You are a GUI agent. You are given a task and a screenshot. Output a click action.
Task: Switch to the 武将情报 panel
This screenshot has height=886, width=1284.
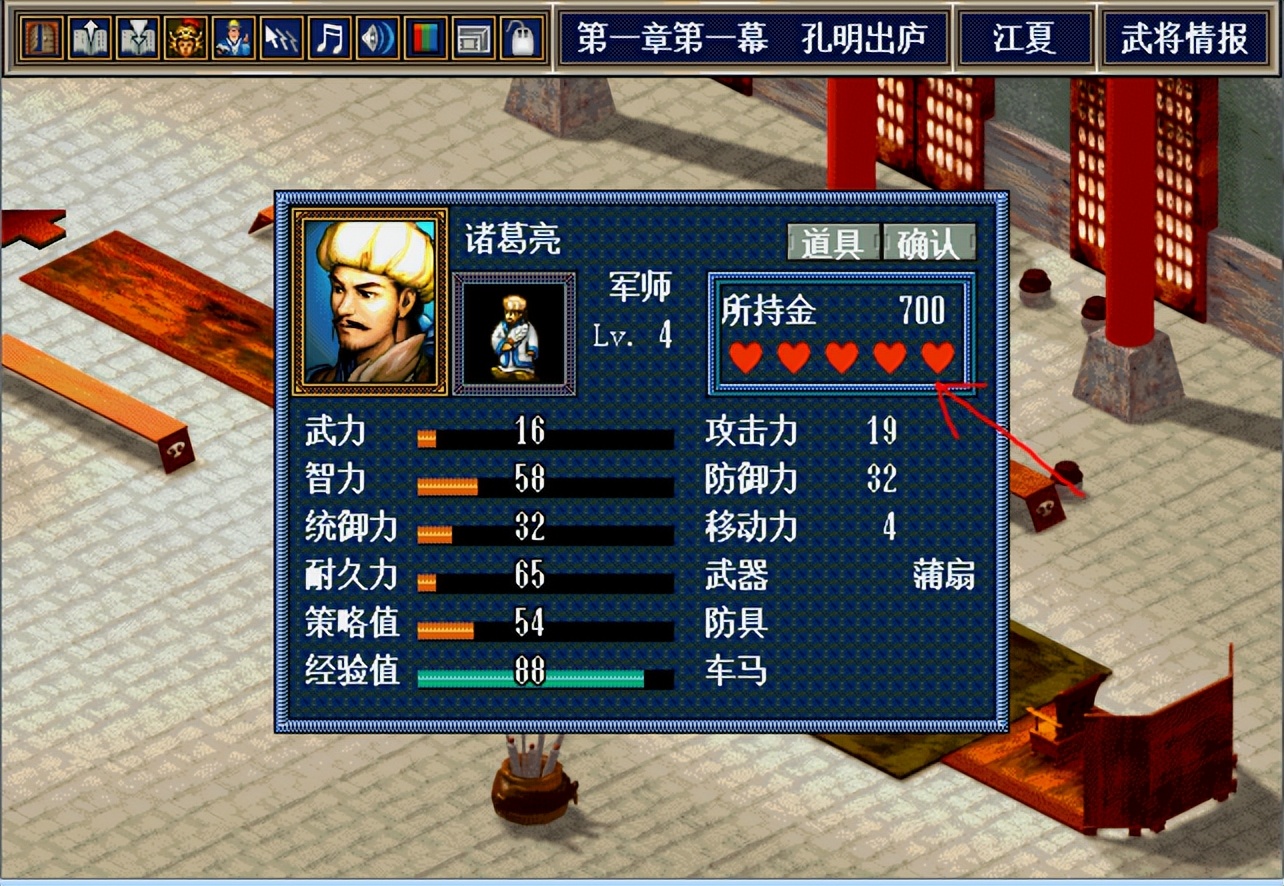coord(1184,38)
